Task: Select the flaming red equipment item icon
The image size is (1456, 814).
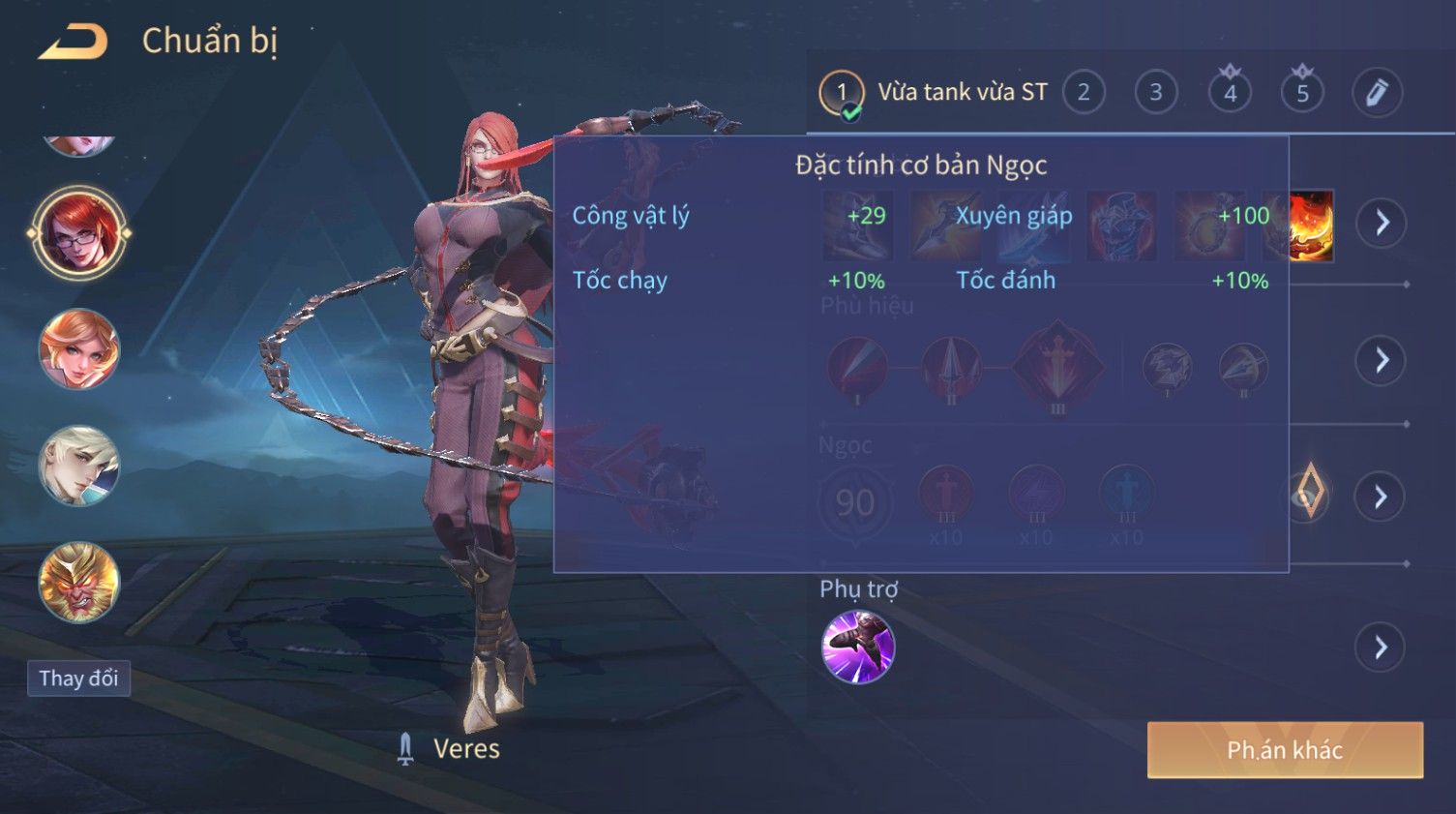Action: (1312, 226)
